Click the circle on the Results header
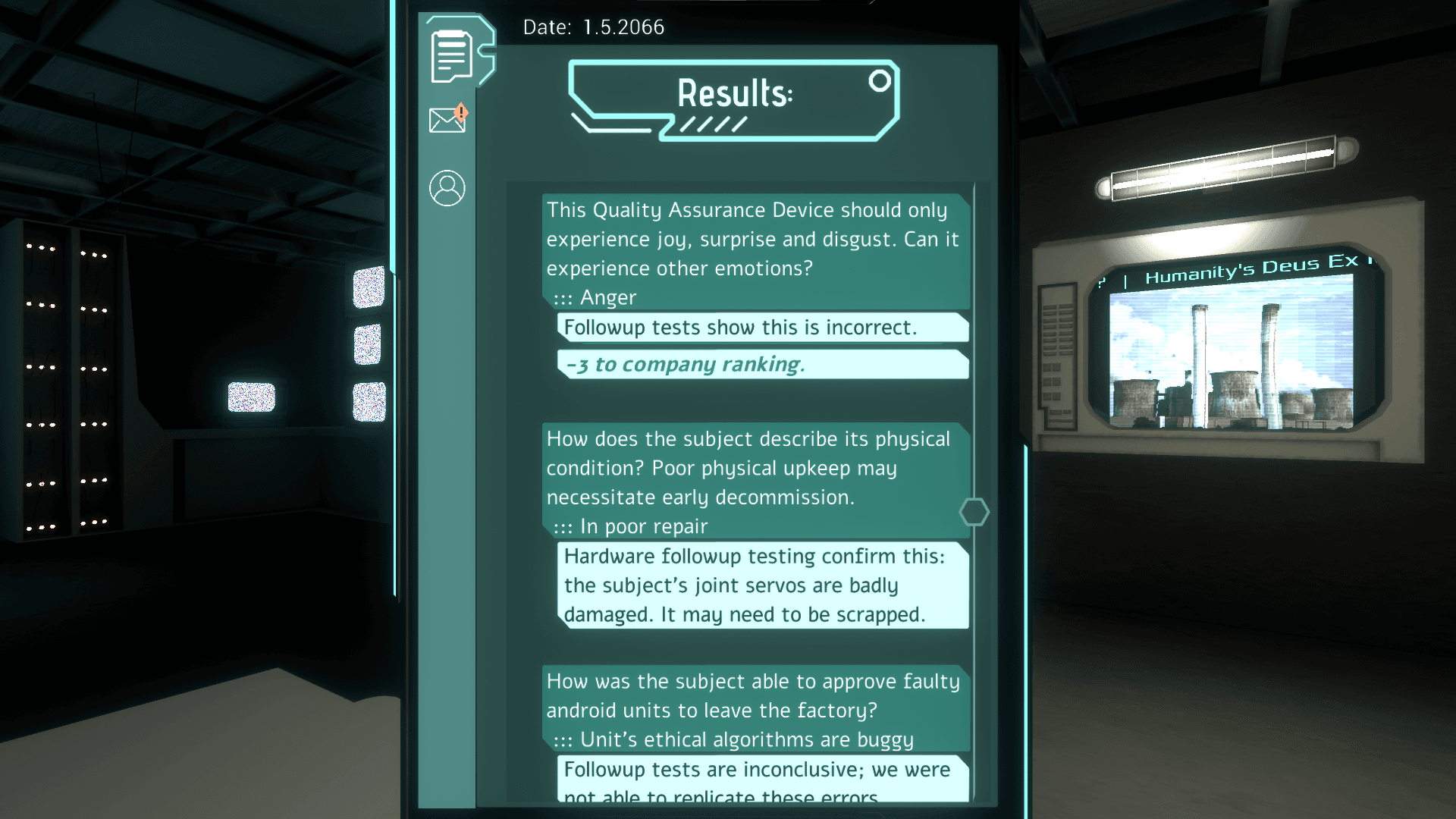Viewport: 1456px width, 819px height. tap(880, 80)
